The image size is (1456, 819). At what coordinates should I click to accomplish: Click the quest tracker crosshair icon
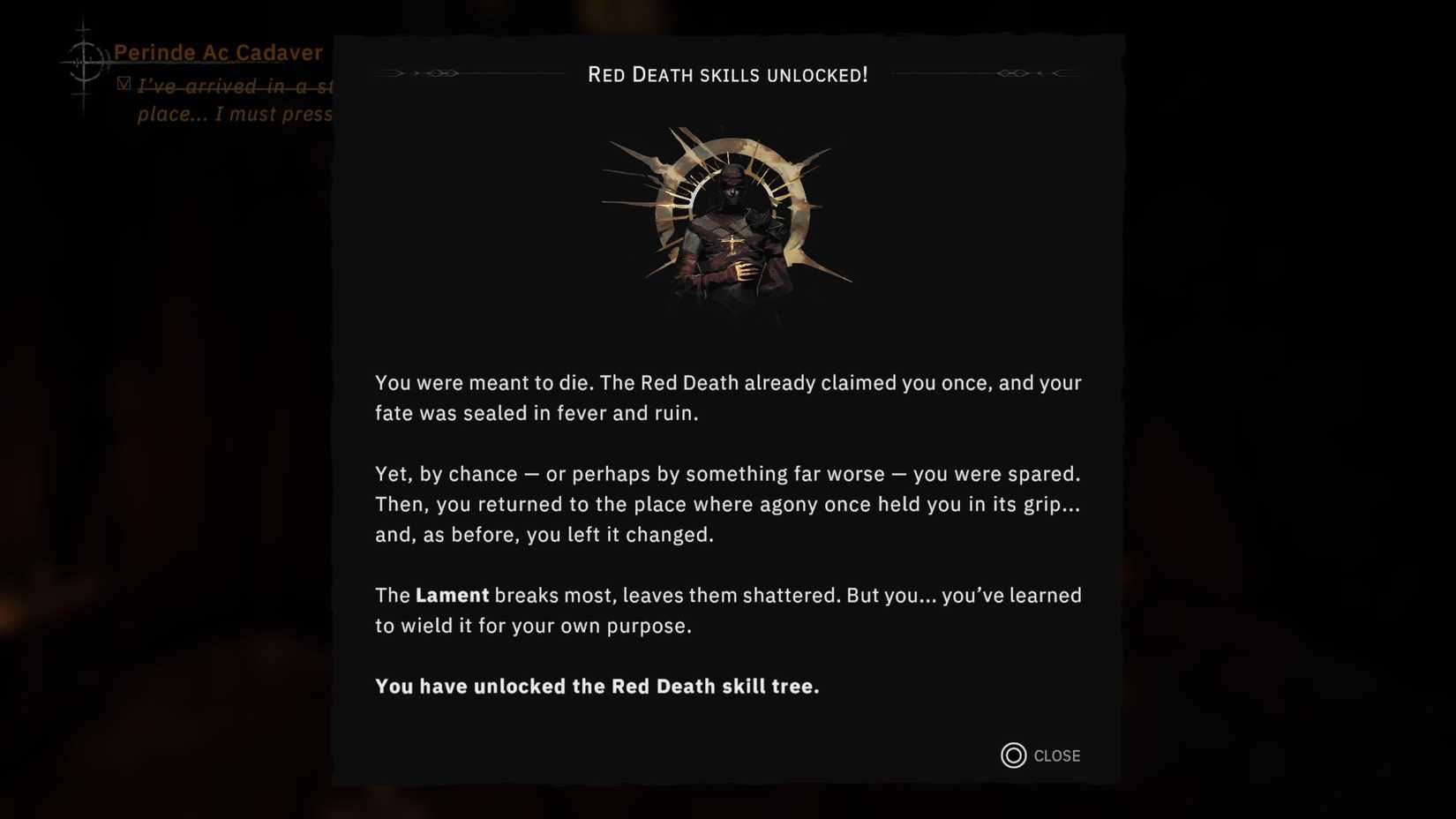pos(85,64)
